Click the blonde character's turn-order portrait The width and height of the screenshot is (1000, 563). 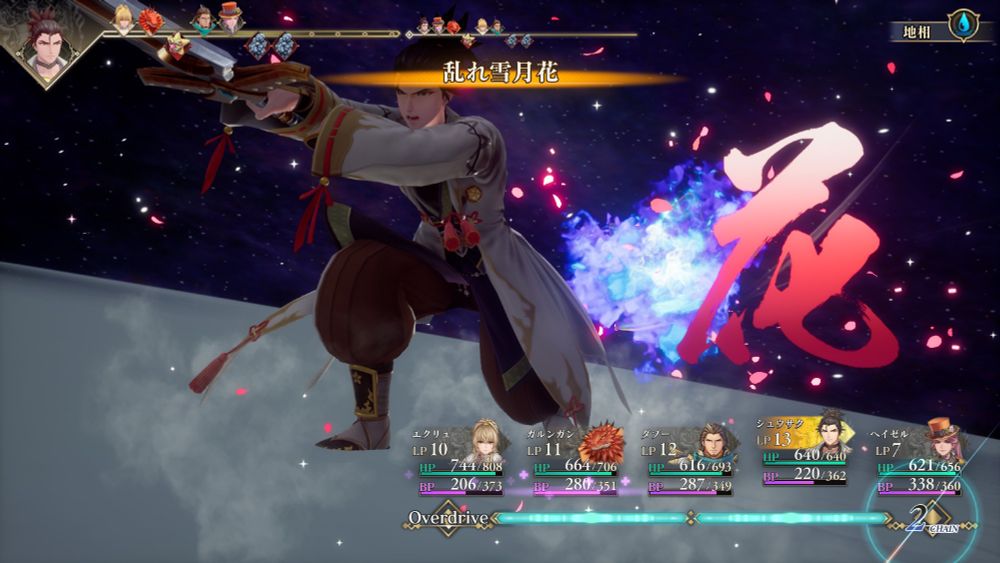pyautogui.click(x=123, y=17)
